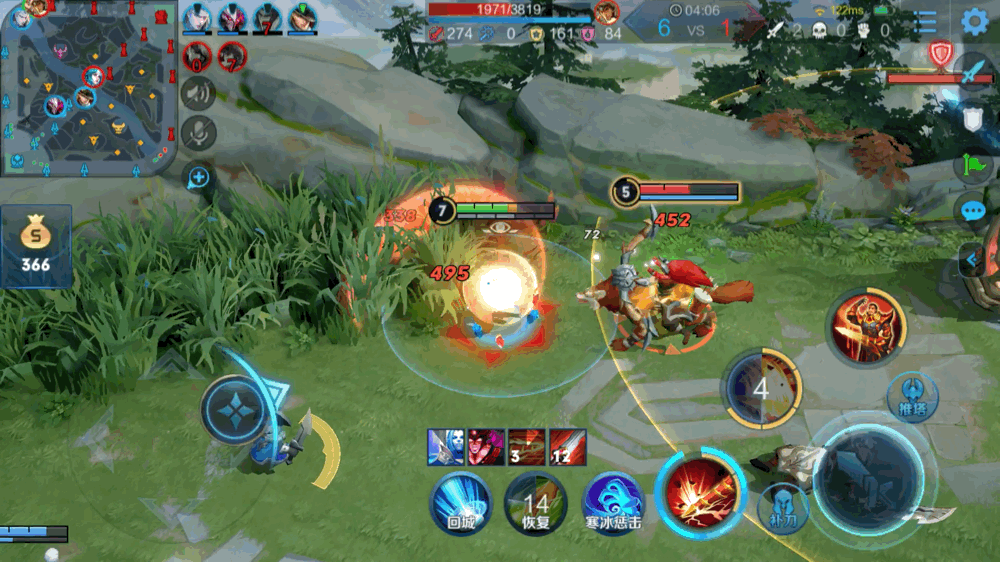
Task: Open the minimap
Action: click(x=88, y=88)
